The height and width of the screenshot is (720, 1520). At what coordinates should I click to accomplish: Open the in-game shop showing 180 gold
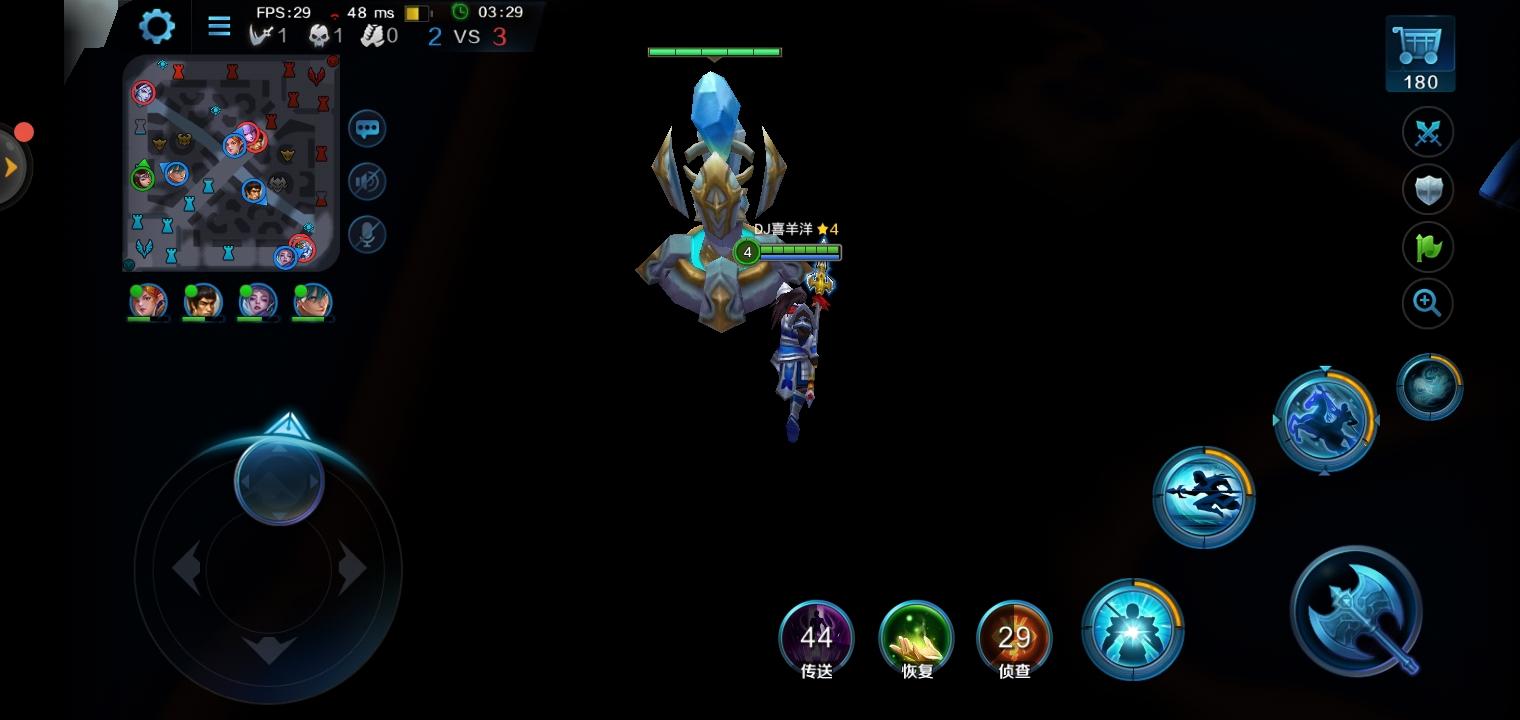[1419, 50]
